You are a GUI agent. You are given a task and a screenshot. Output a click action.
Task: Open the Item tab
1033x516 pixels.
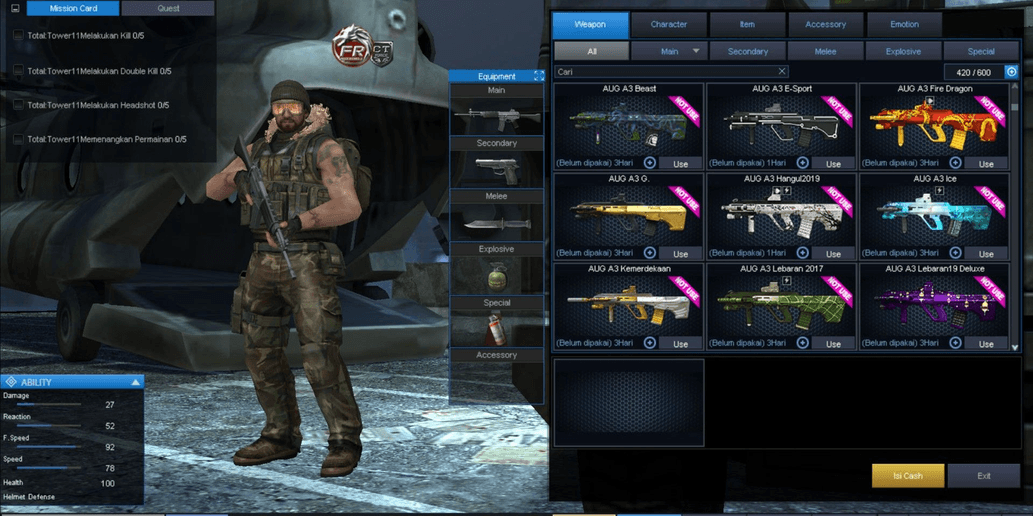(747, 25)
